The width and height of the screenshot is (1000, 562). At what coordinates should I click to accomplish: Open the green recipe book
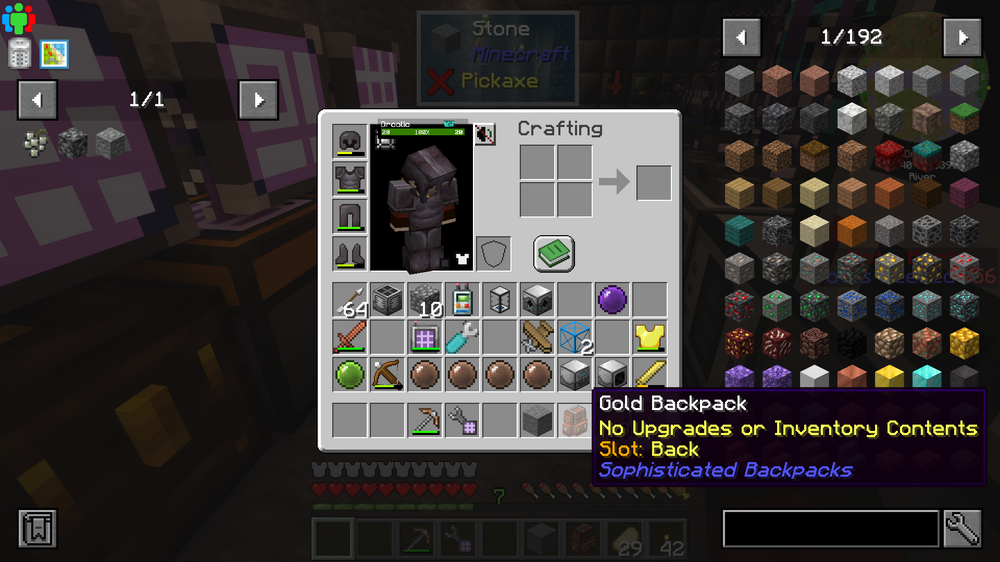click(553, 253)
